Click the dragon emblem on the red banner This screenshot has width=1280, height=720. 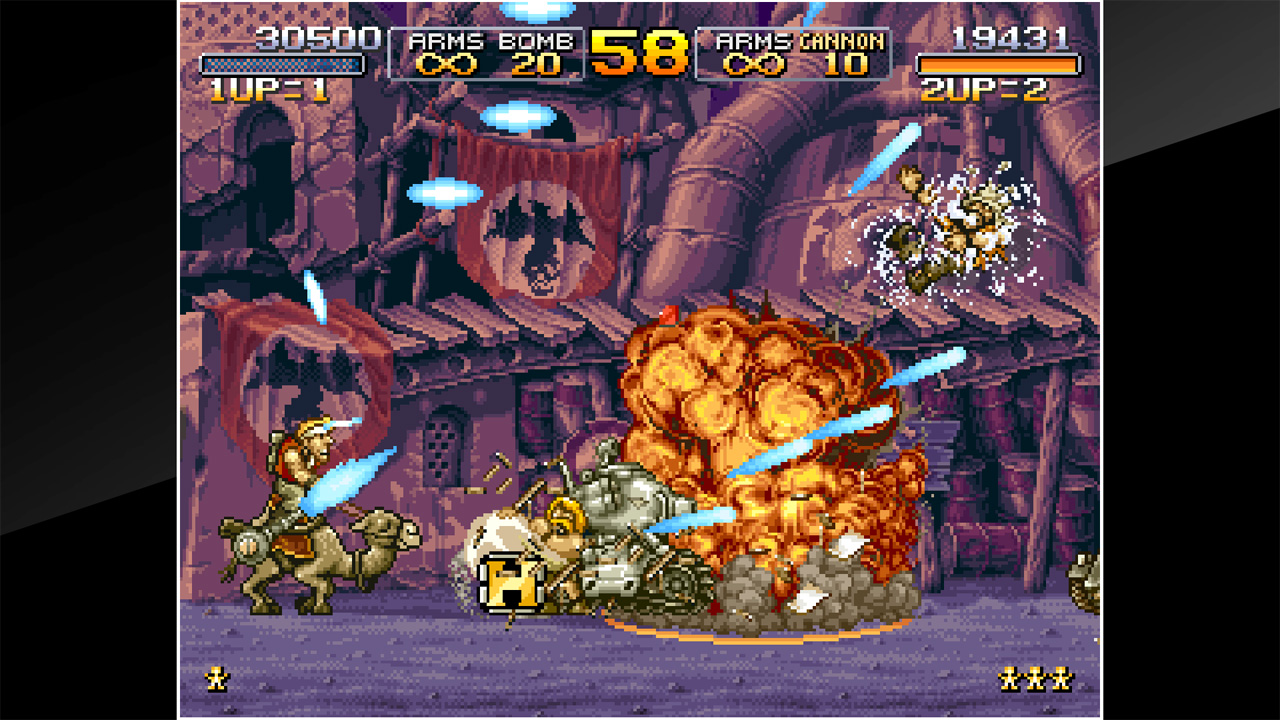click(x=540, y=230)
